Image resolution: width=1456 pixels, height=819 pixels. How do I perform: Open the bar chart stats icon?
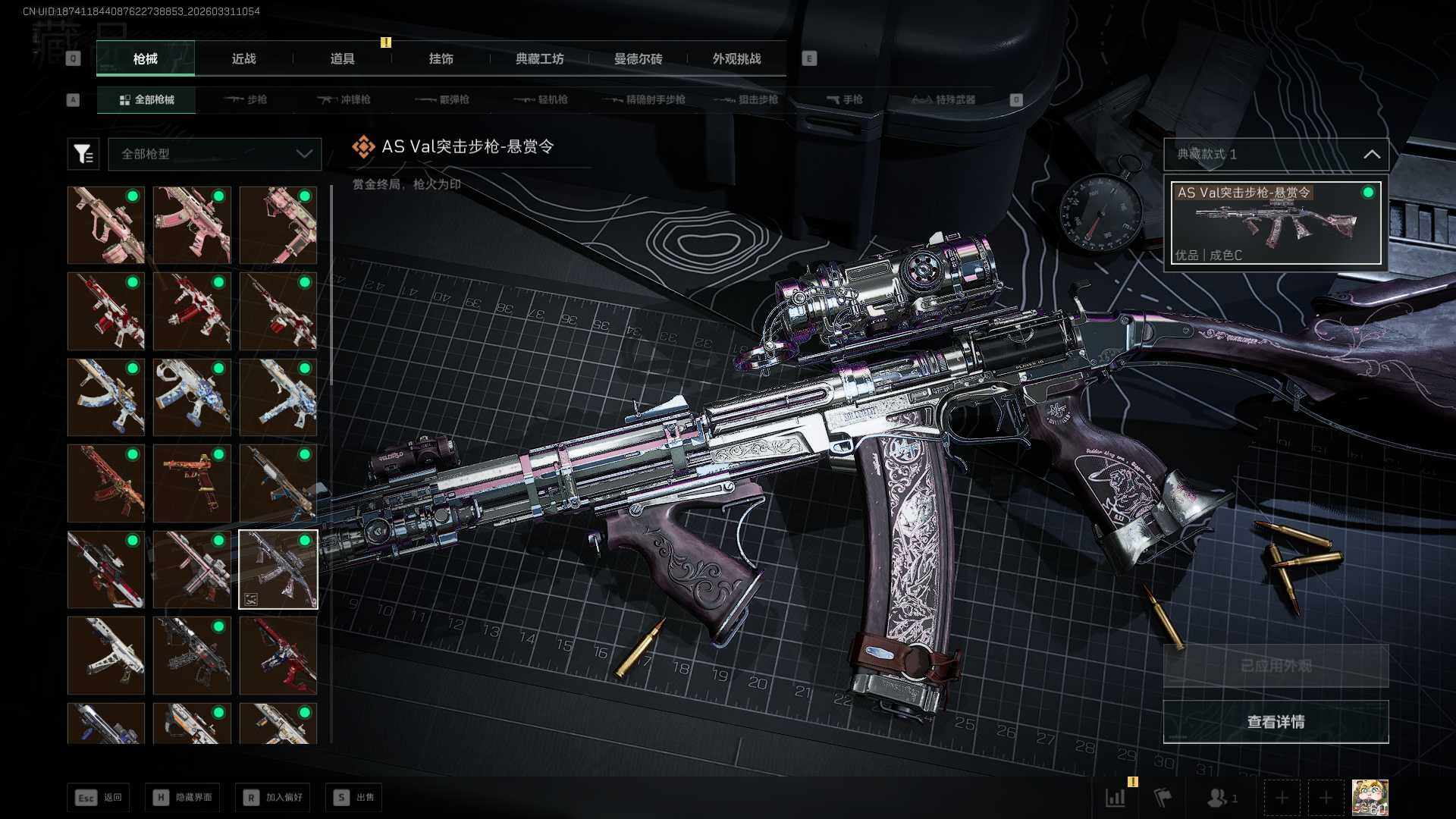[1116, 798]
